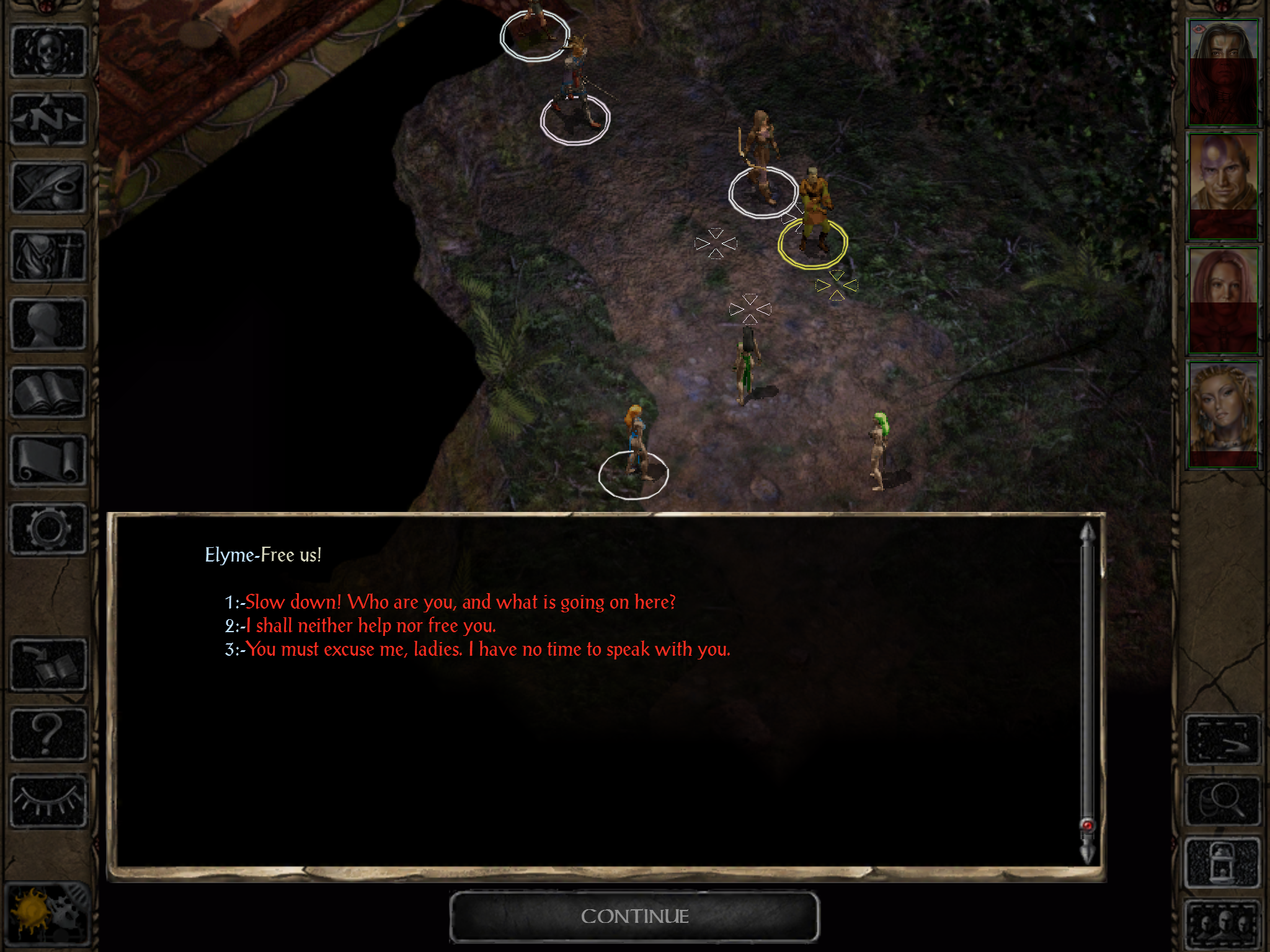
Task: Select the red-haired woman's portrait
Action: [1222, 301]
